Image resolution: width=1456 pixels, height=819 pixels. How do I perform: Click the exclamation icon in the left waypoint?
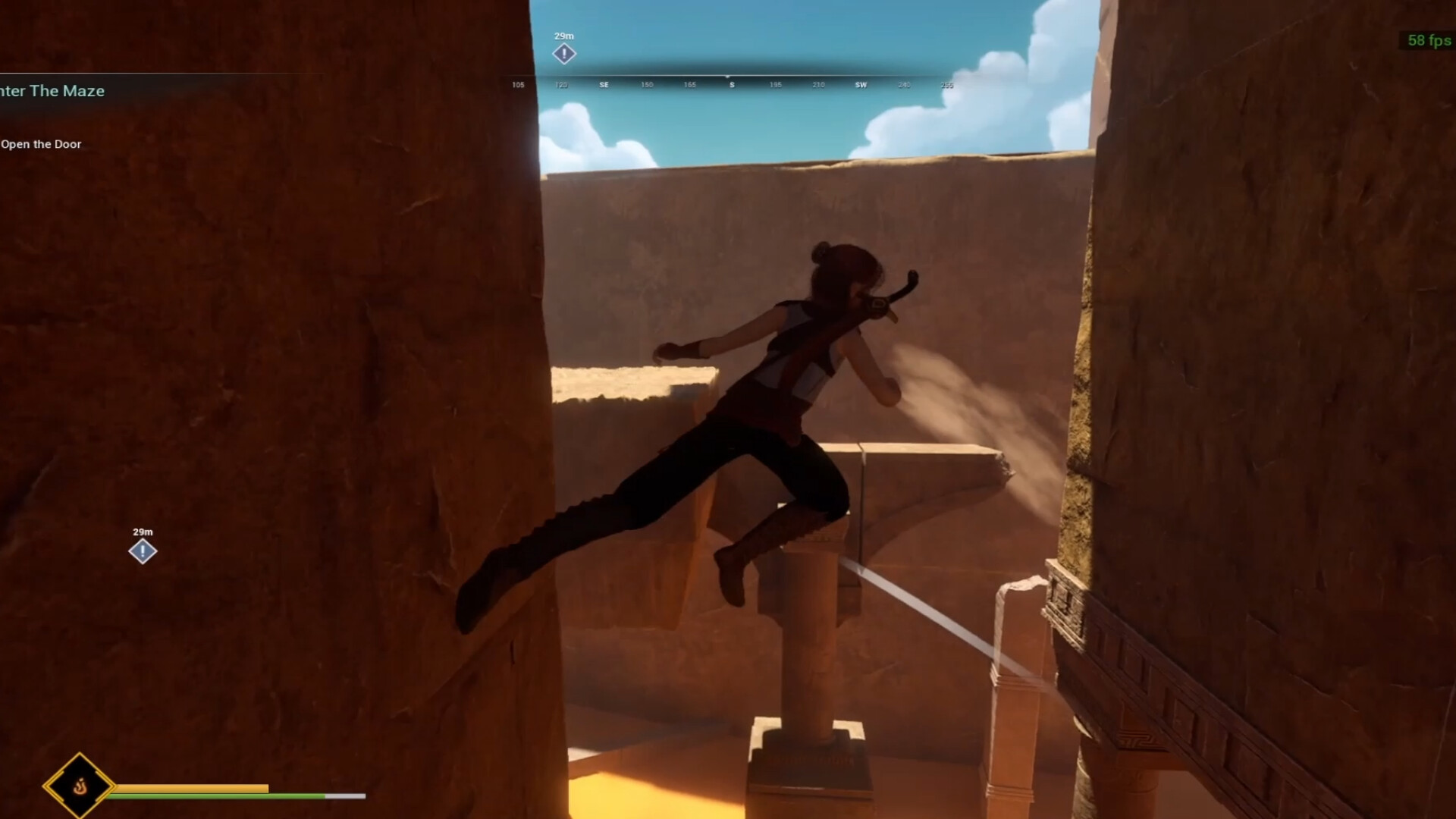pos(141,551)
